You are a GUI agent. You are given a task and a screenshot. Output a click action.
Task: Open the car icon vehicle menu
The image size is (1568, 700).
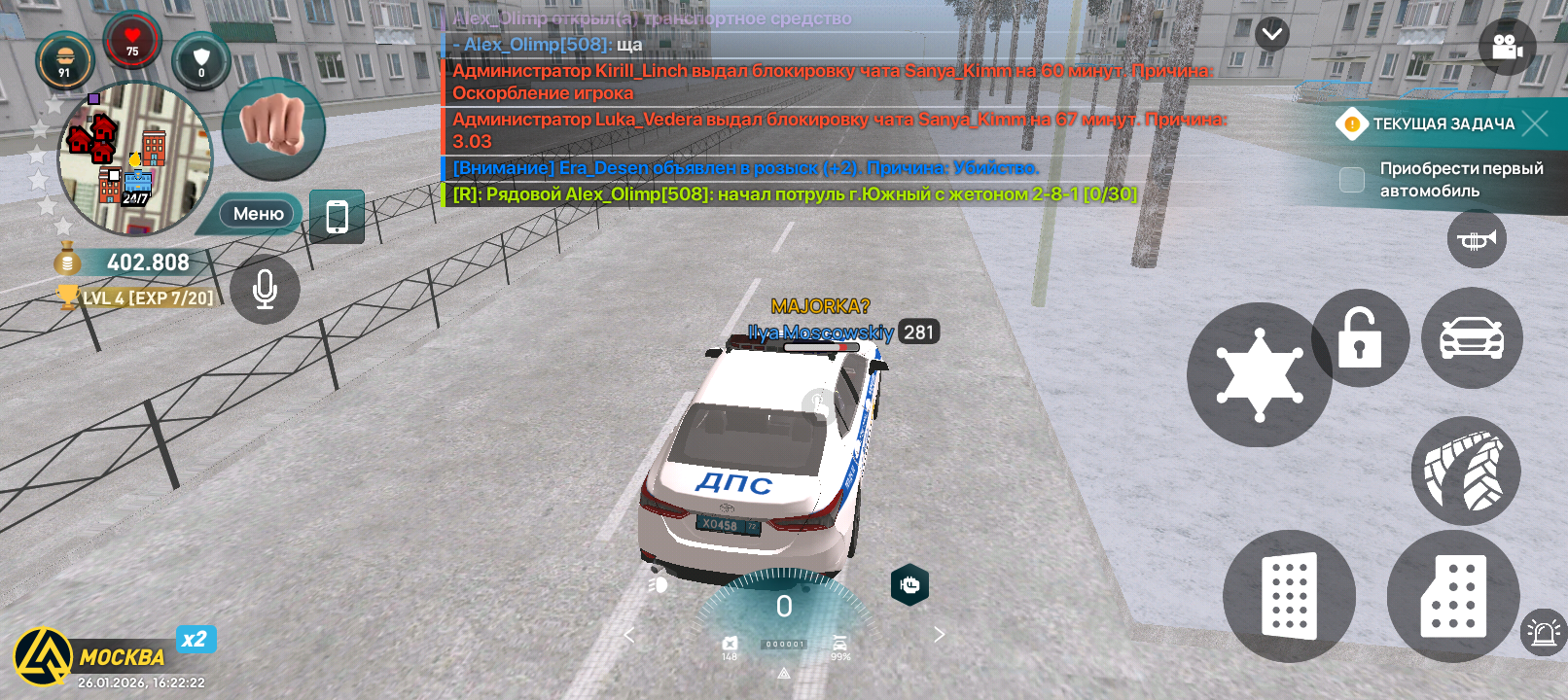click(1472, 338)
